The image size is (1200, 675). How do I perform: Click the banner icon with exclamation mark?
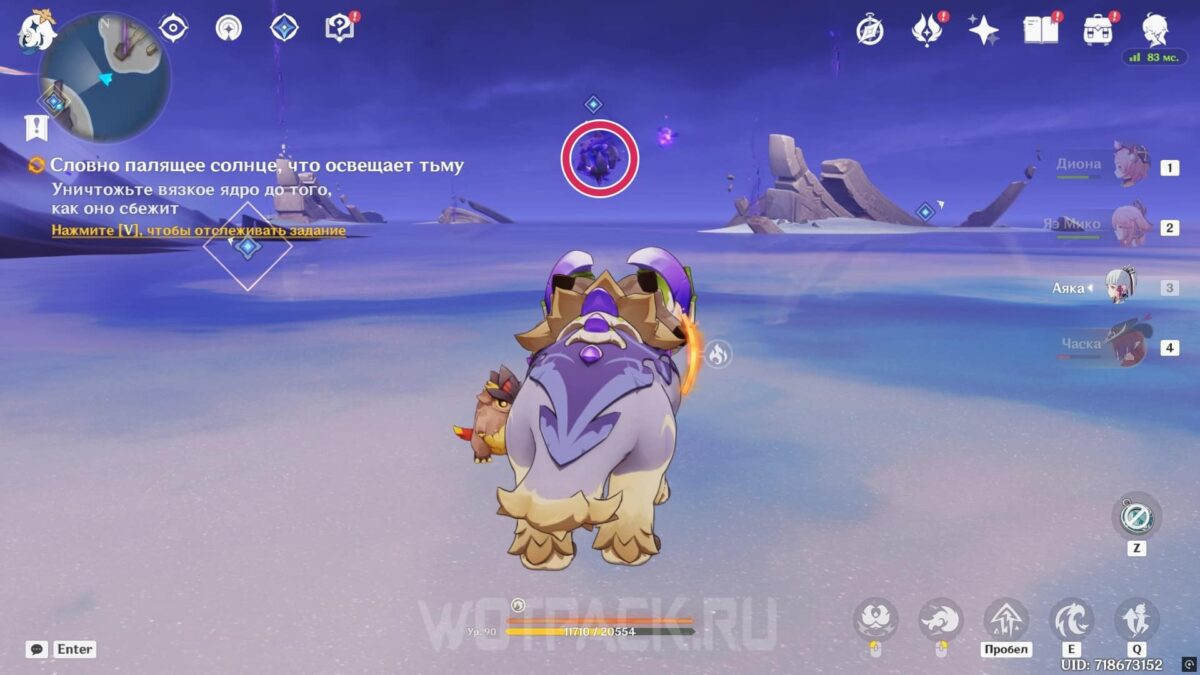click(x=38, y=127)
